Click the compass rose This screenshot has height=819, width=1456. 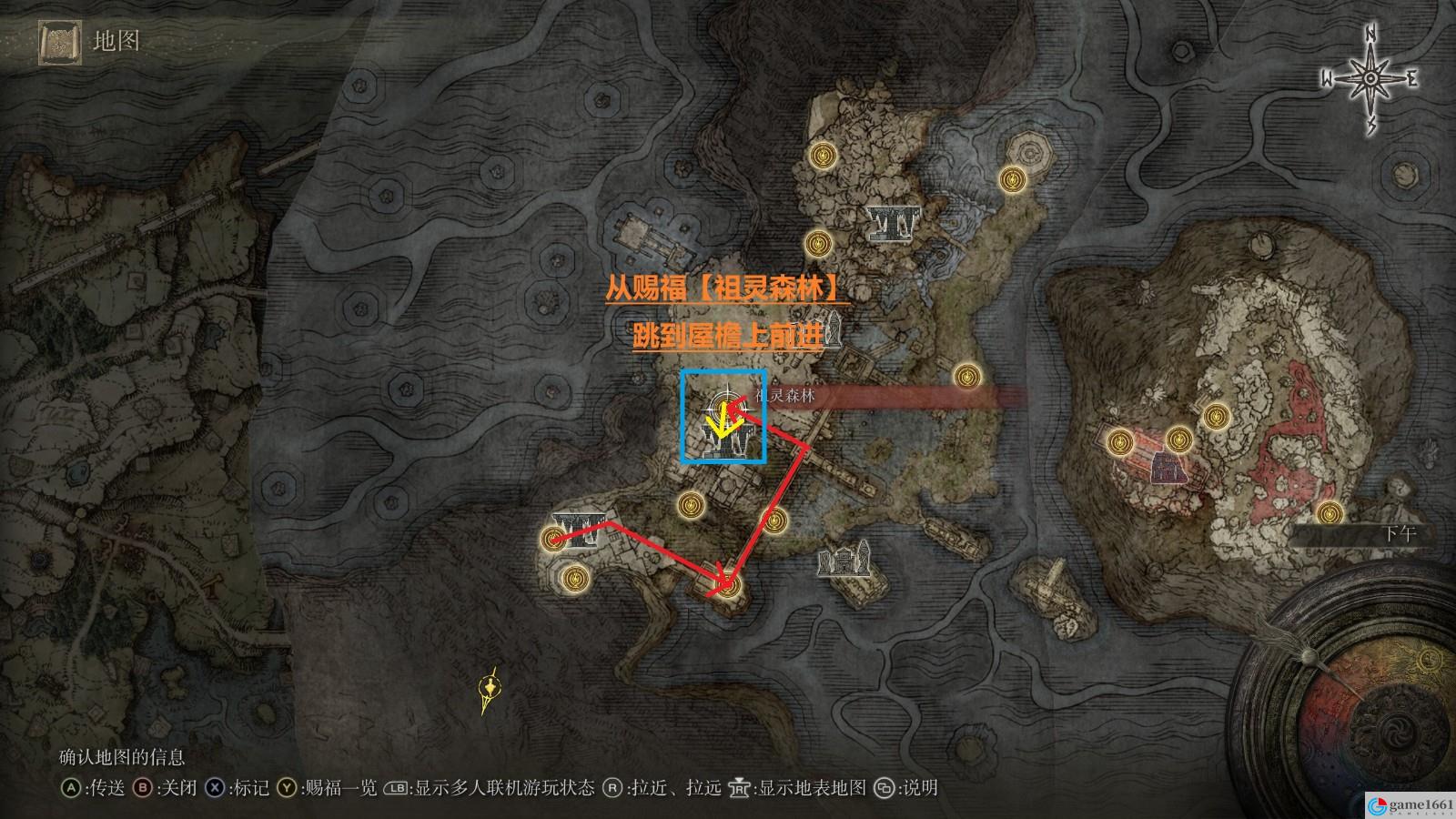[1370, 80]
